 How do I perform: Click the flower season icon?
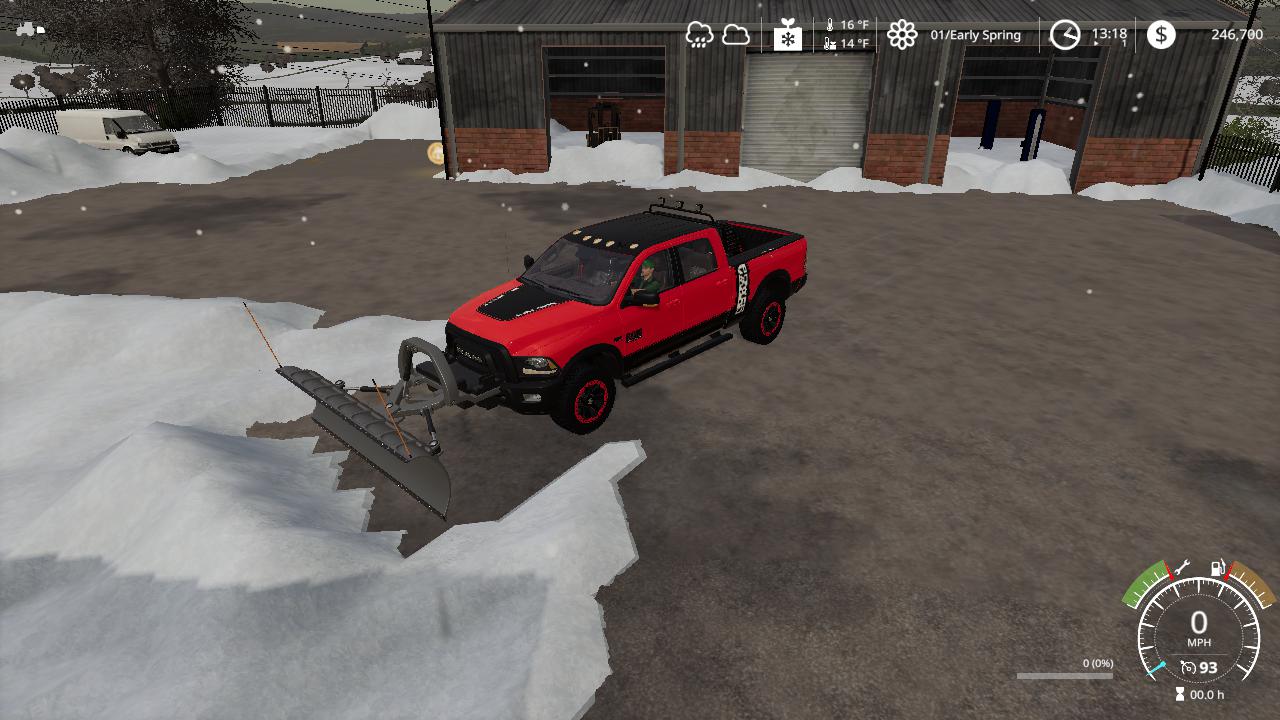pyautogui.click(x=902, y=35)
